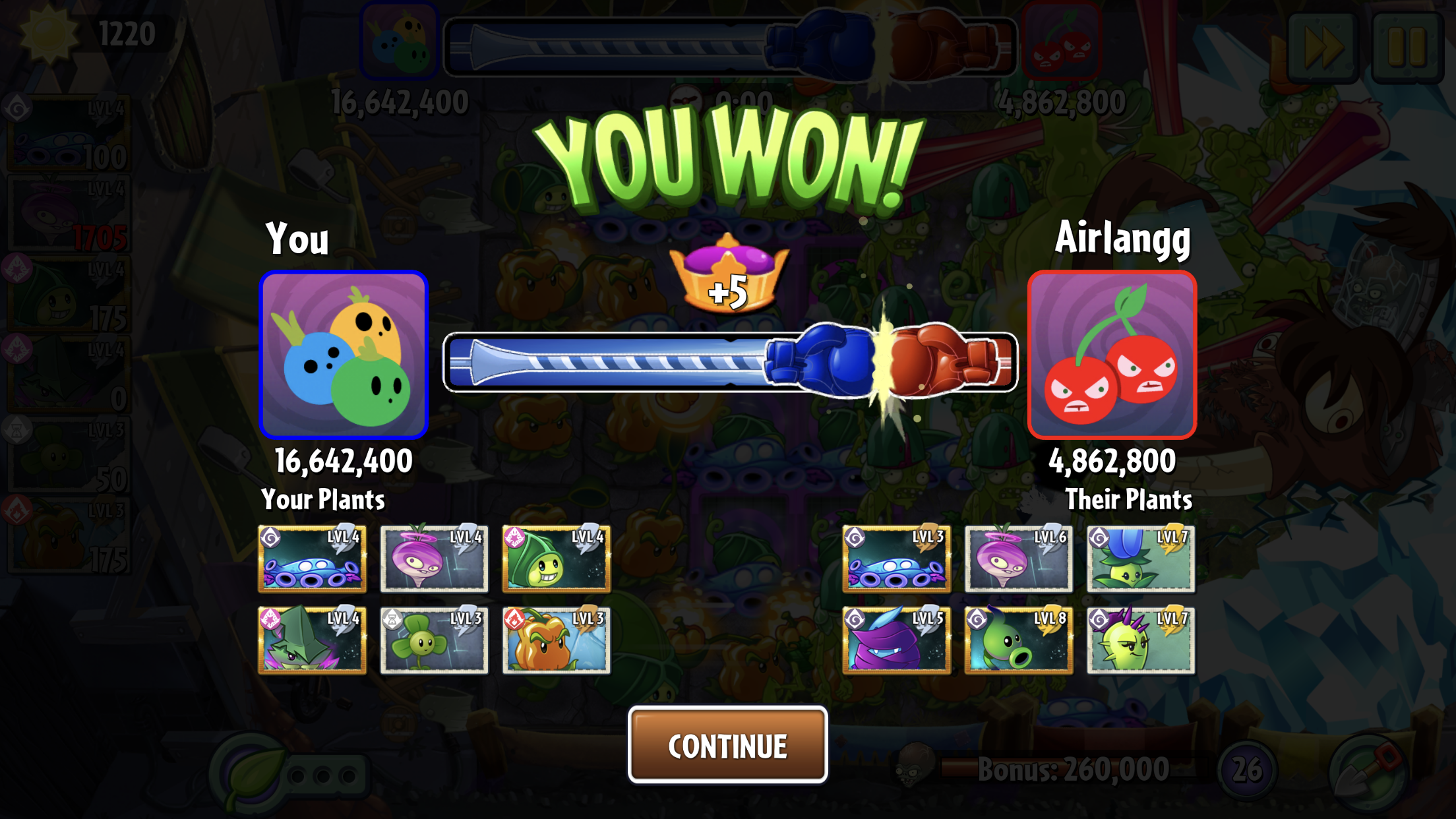This screenshot has height=819, width=1456.
Task: Choose your level 4 blue mushroom card
Action: click(312, 559)
